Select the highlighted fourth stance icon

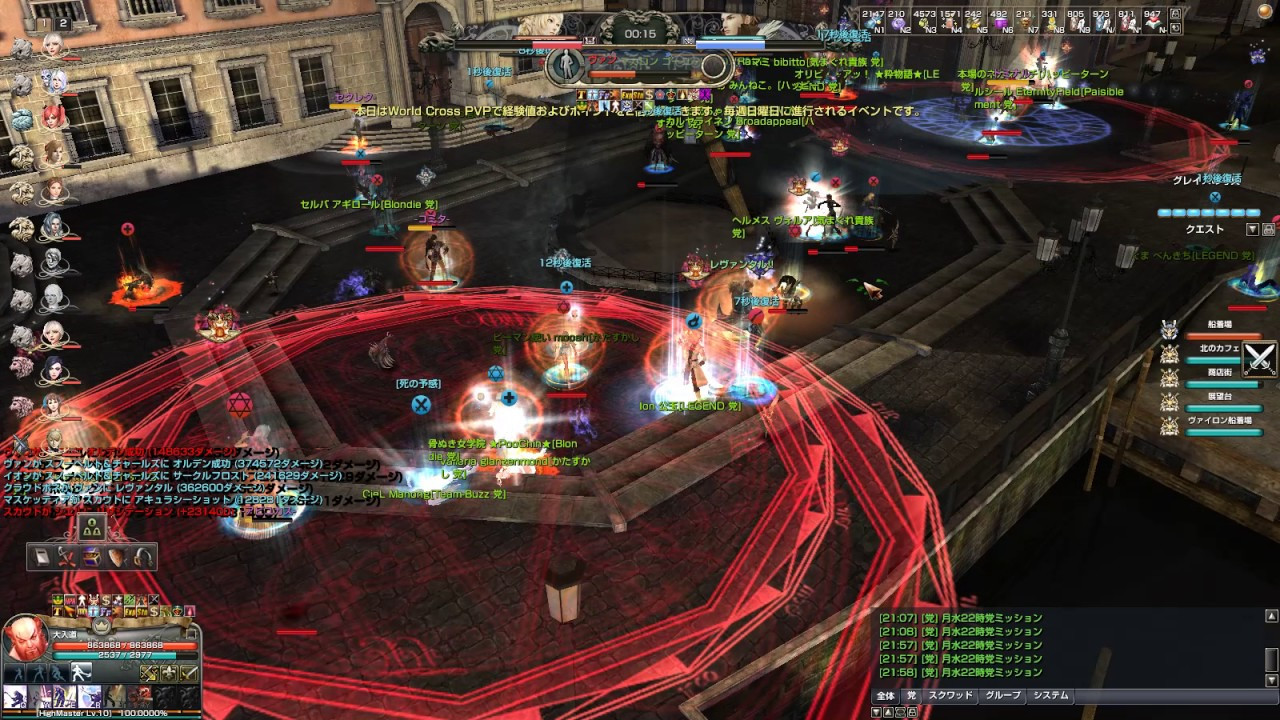(x=81, y=672)
